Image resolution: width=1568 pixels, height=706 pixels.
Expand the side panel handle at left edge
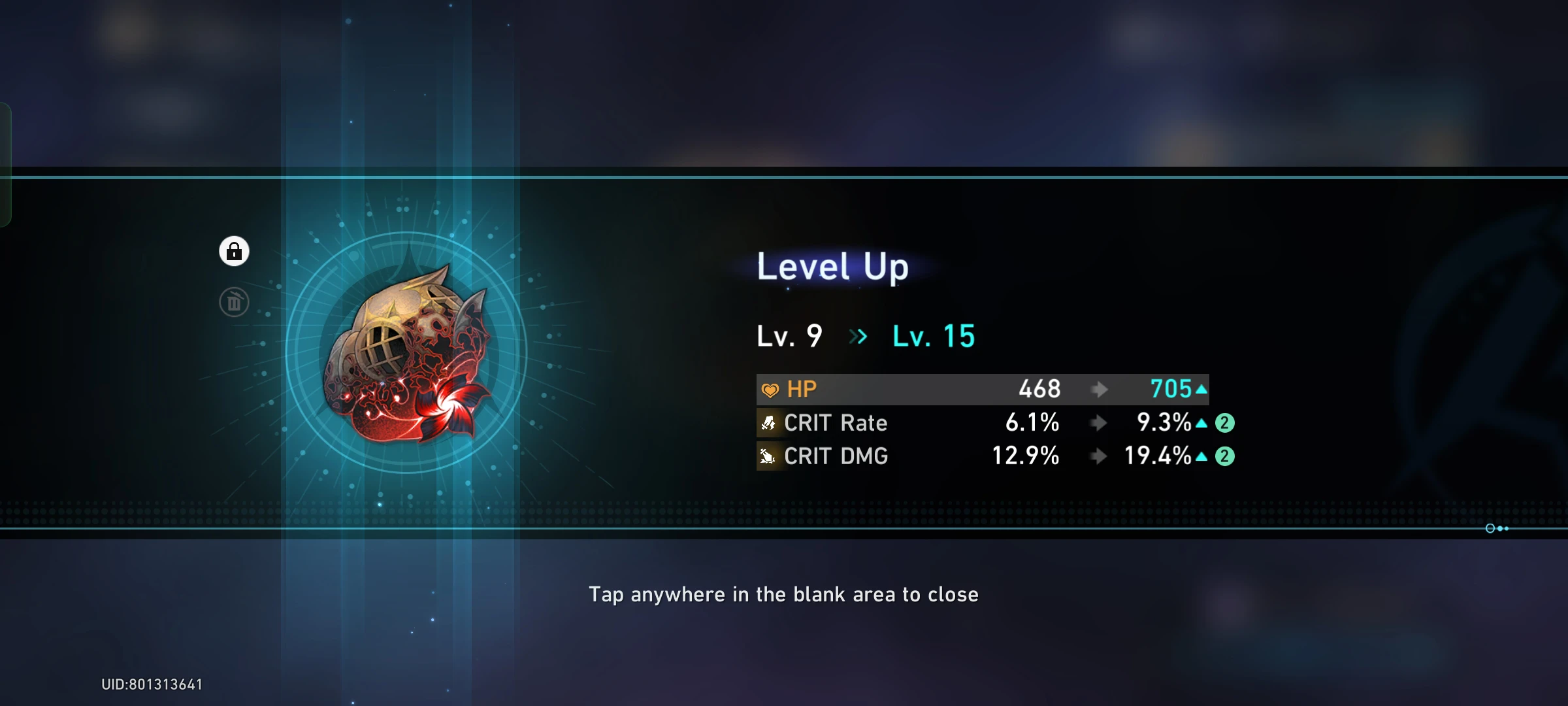pos(7,163)
